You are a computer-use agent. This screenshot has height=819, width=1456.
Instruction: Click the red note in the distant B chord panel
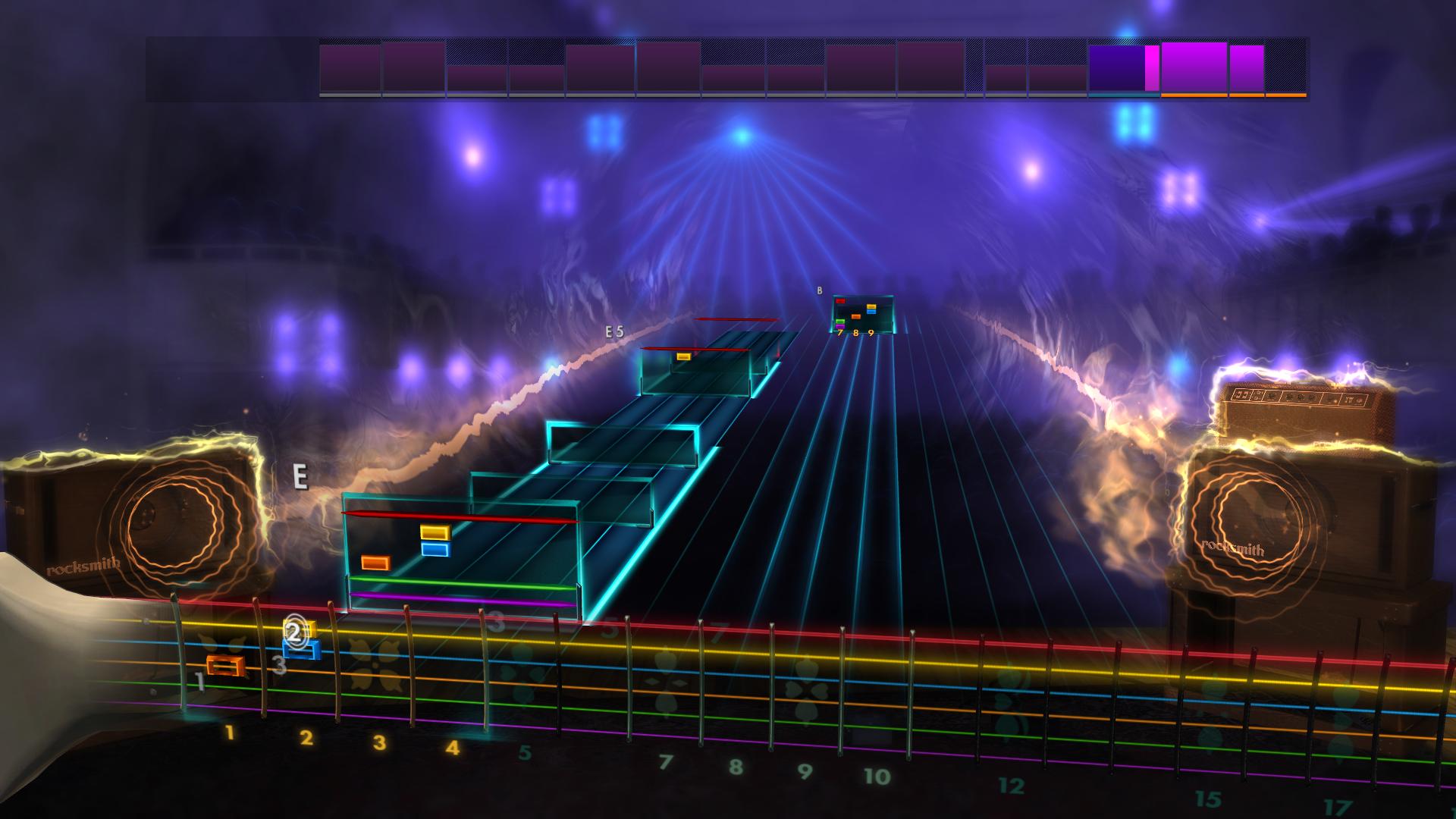tap(840, 301)
